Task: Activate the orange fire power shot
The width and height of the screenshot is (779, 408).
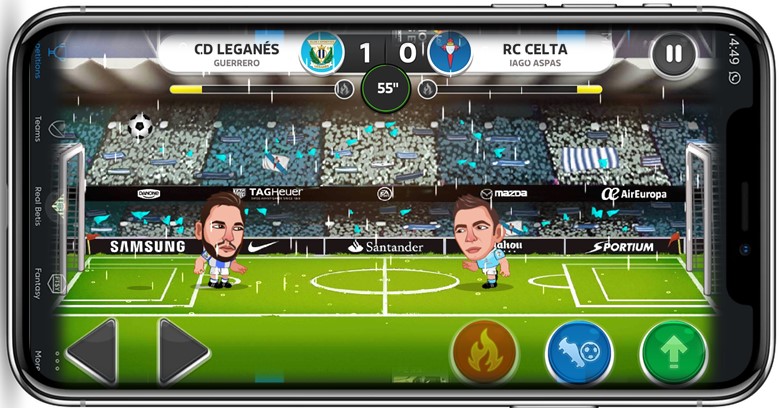Action: pos(484,353)
